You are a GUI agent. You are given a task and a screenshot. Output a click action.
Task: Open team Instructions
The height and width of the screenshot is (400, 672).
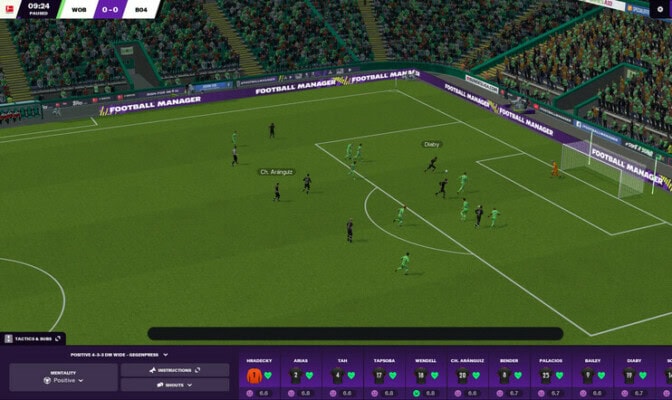click(174, 370)
